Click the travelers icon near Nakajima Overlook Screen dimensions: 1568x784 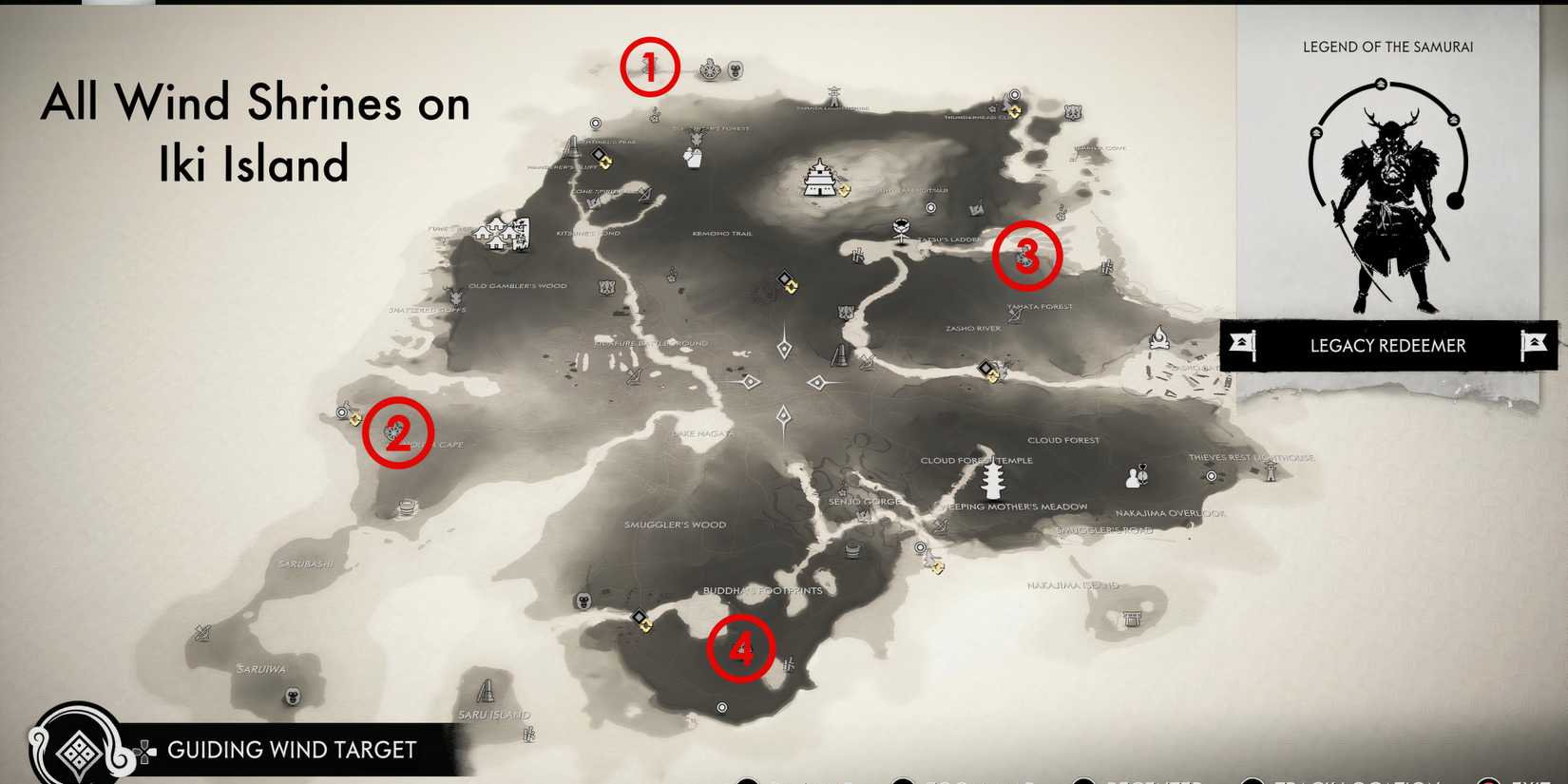click(1134, 477)
